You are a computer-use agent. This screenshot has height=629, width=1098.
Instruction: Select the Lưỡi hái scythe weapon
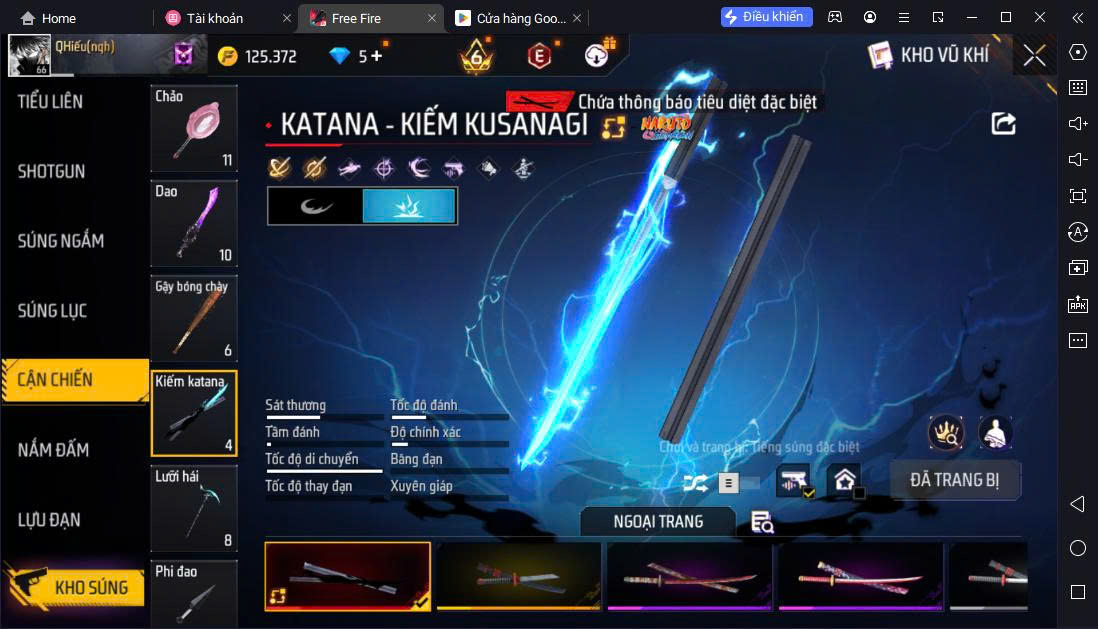coord(194,508)
